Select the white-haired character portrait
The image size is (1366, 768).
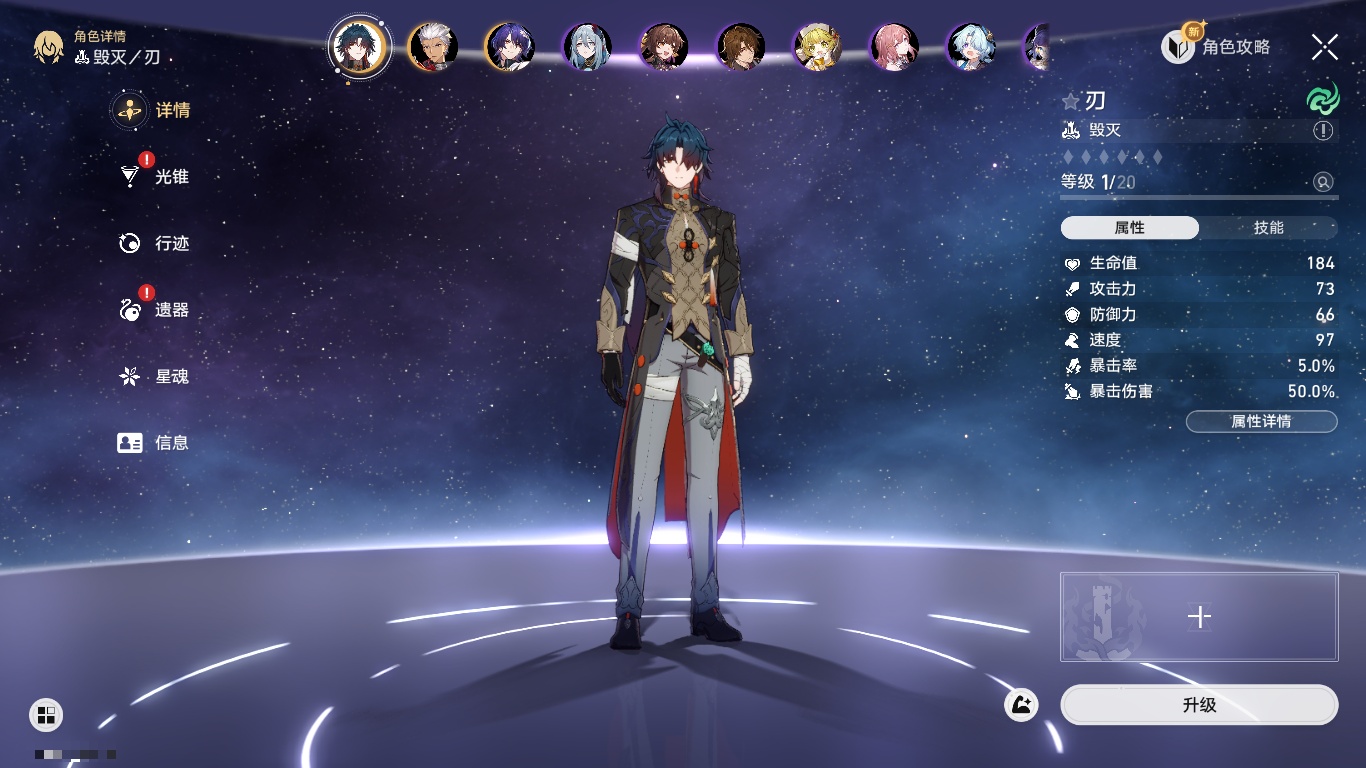[433, 46]
